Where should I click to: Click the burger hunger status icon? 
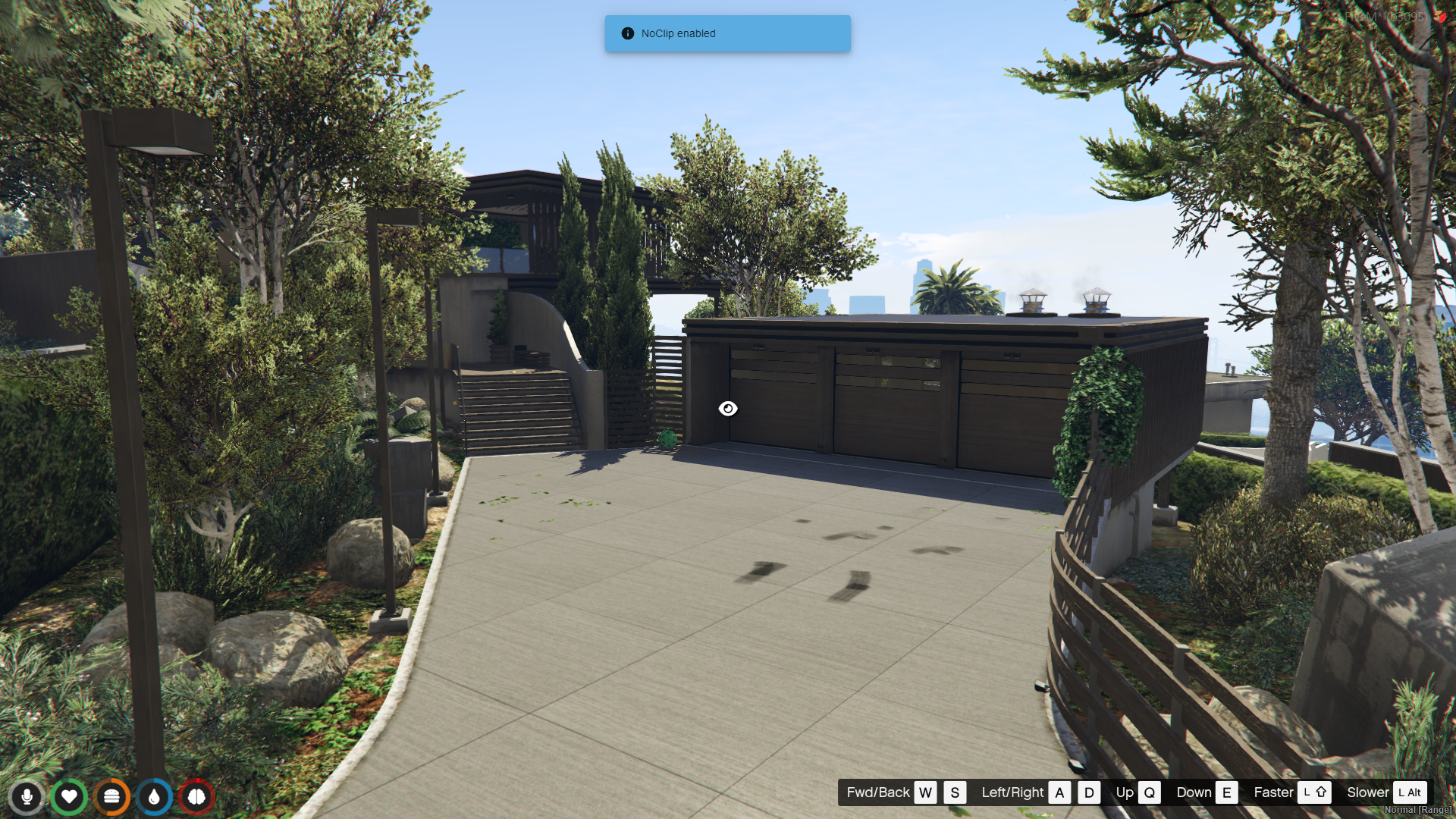[111, 796]
